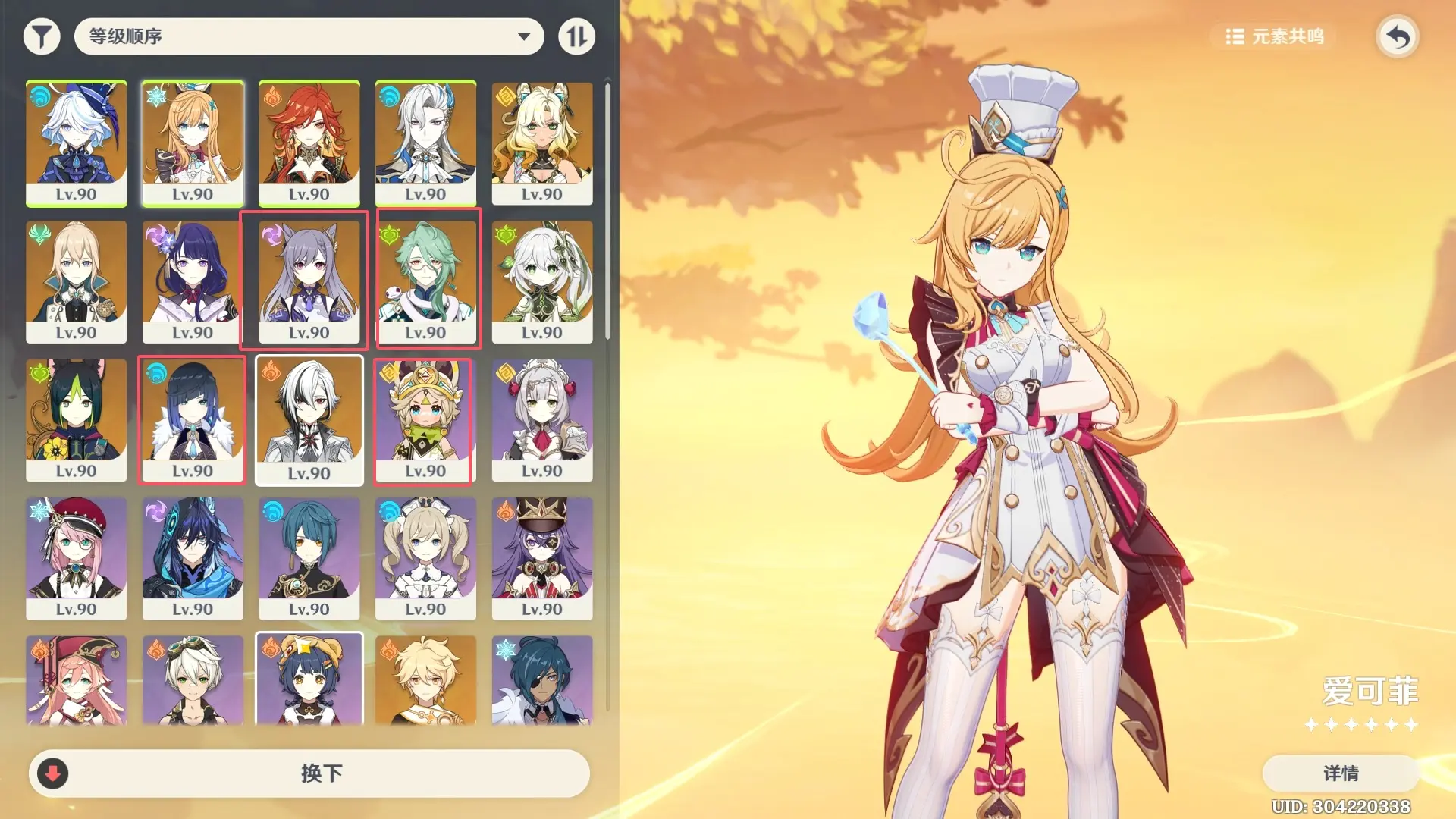Open 详情 character details
This screenshot has width=1456, height=819.
(1340, 773)
